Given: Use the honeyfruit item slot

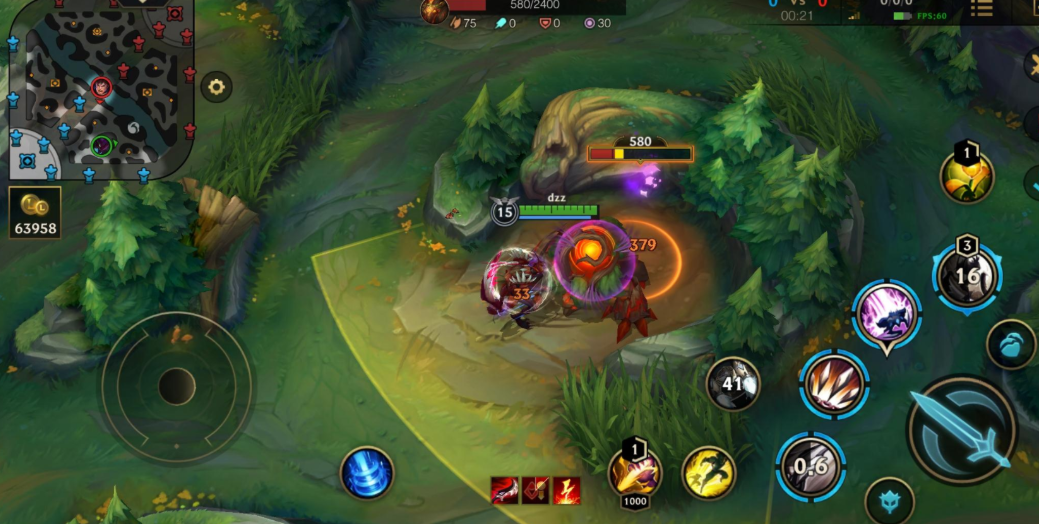Looking at the screenshot, I should (x=967, y=177).
